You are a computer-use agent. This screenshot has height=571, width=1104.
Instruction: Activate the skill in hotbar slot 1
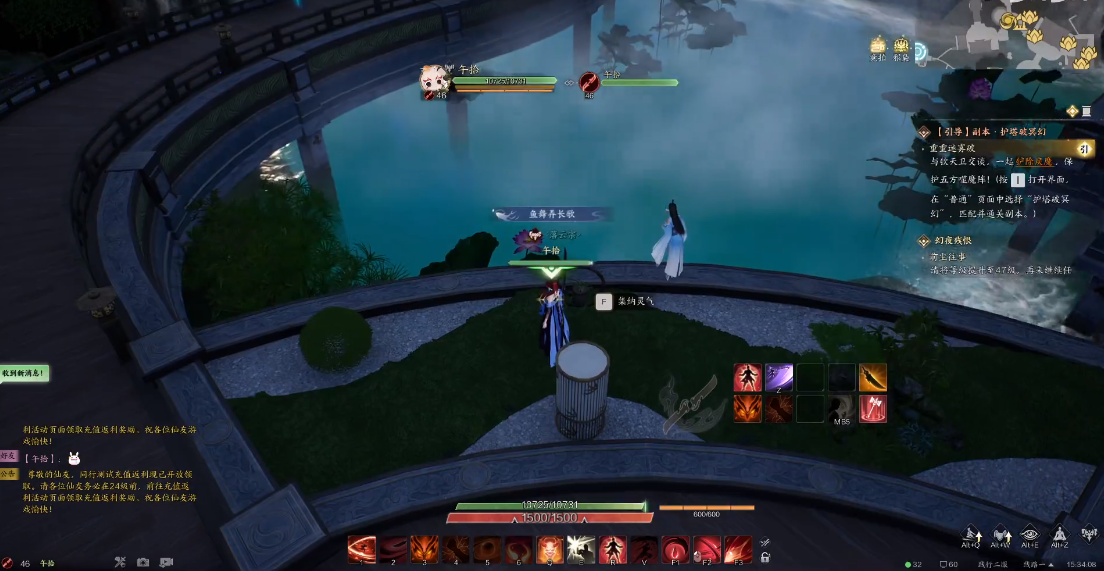tap(361, 549)
